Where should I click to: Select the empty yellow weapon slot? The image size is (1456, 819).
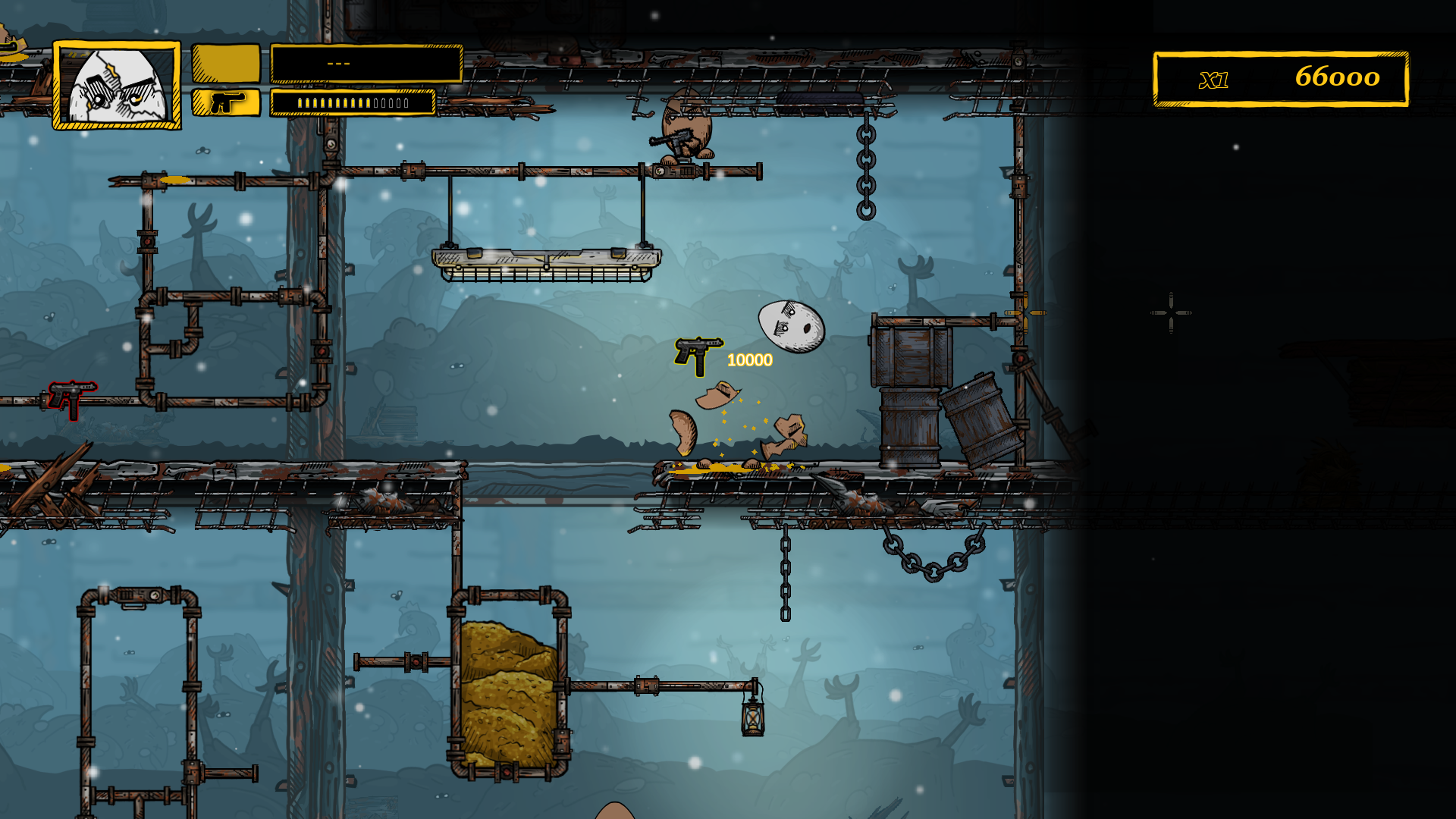pyautogui.click(x=226, y=63)
